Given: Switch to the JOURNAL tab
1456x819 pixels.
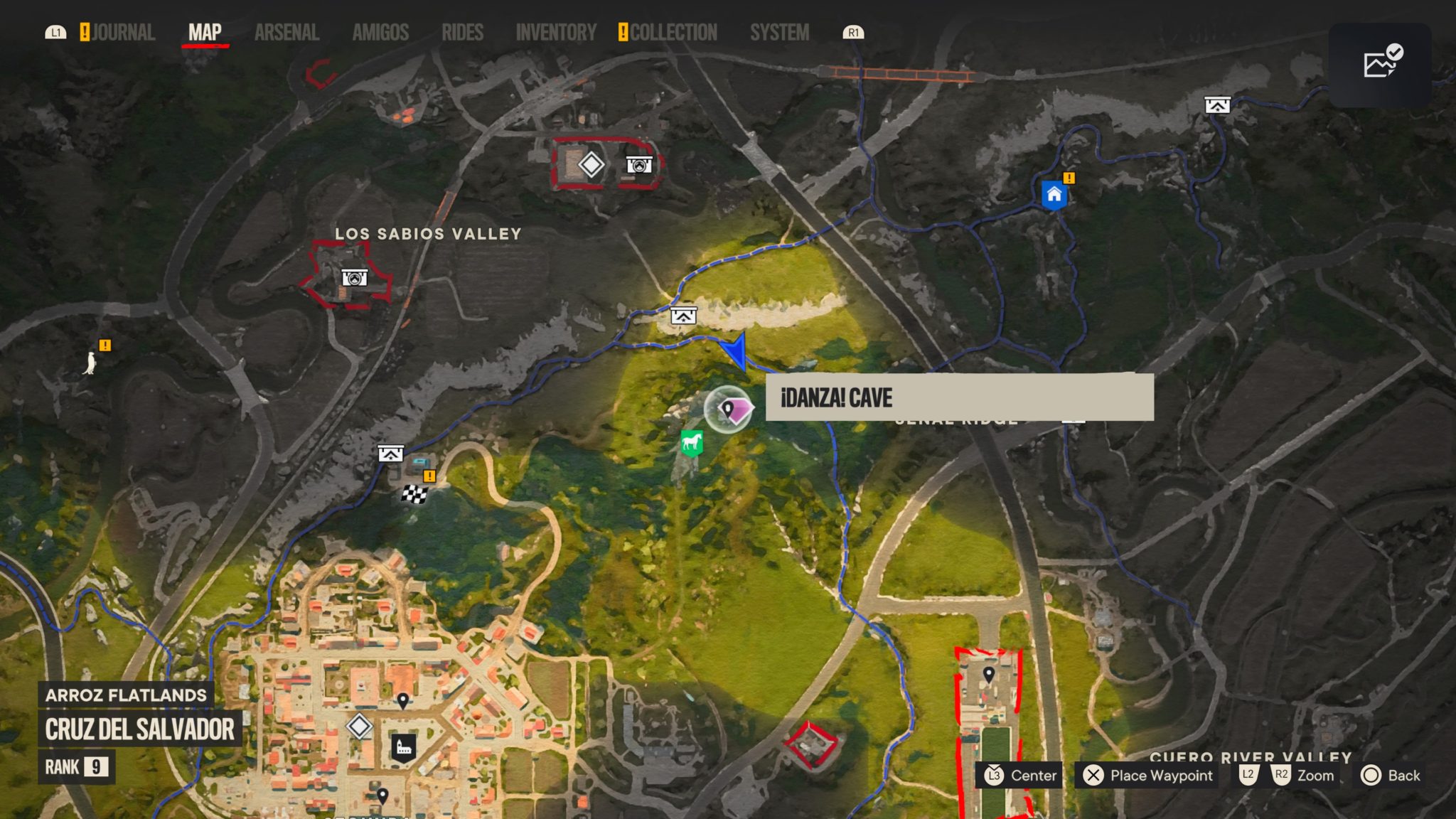Looking at the screenshot, I should pos(127,31).
